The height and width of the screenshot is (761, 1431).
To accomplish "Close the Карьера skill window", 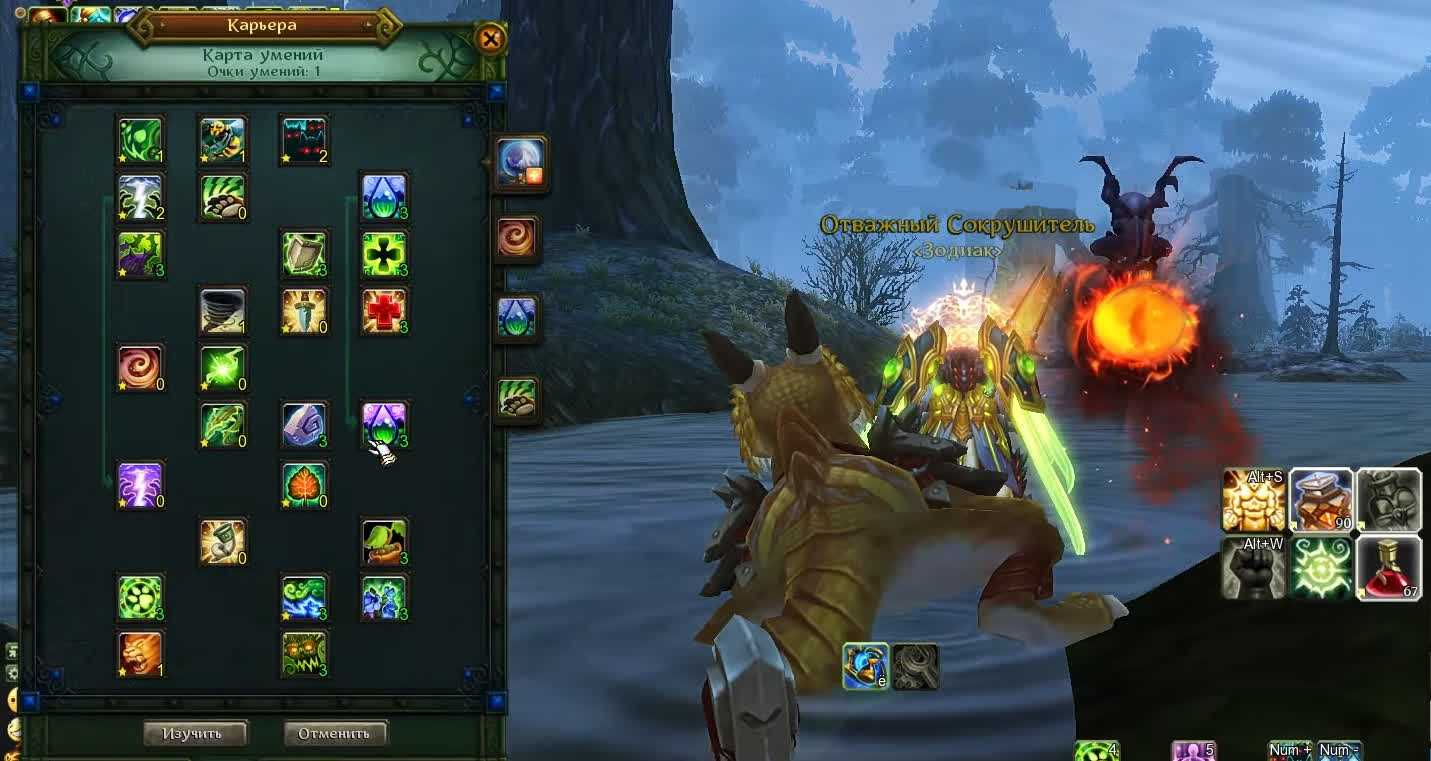I will coord(490,39).
